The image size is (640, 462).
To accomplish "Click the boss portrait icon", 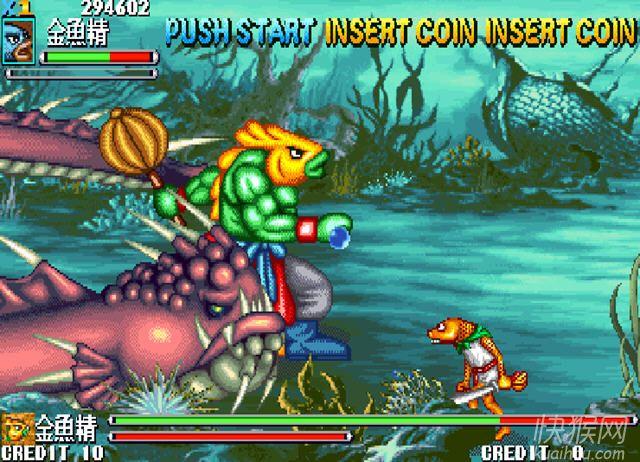I will 18,428.
